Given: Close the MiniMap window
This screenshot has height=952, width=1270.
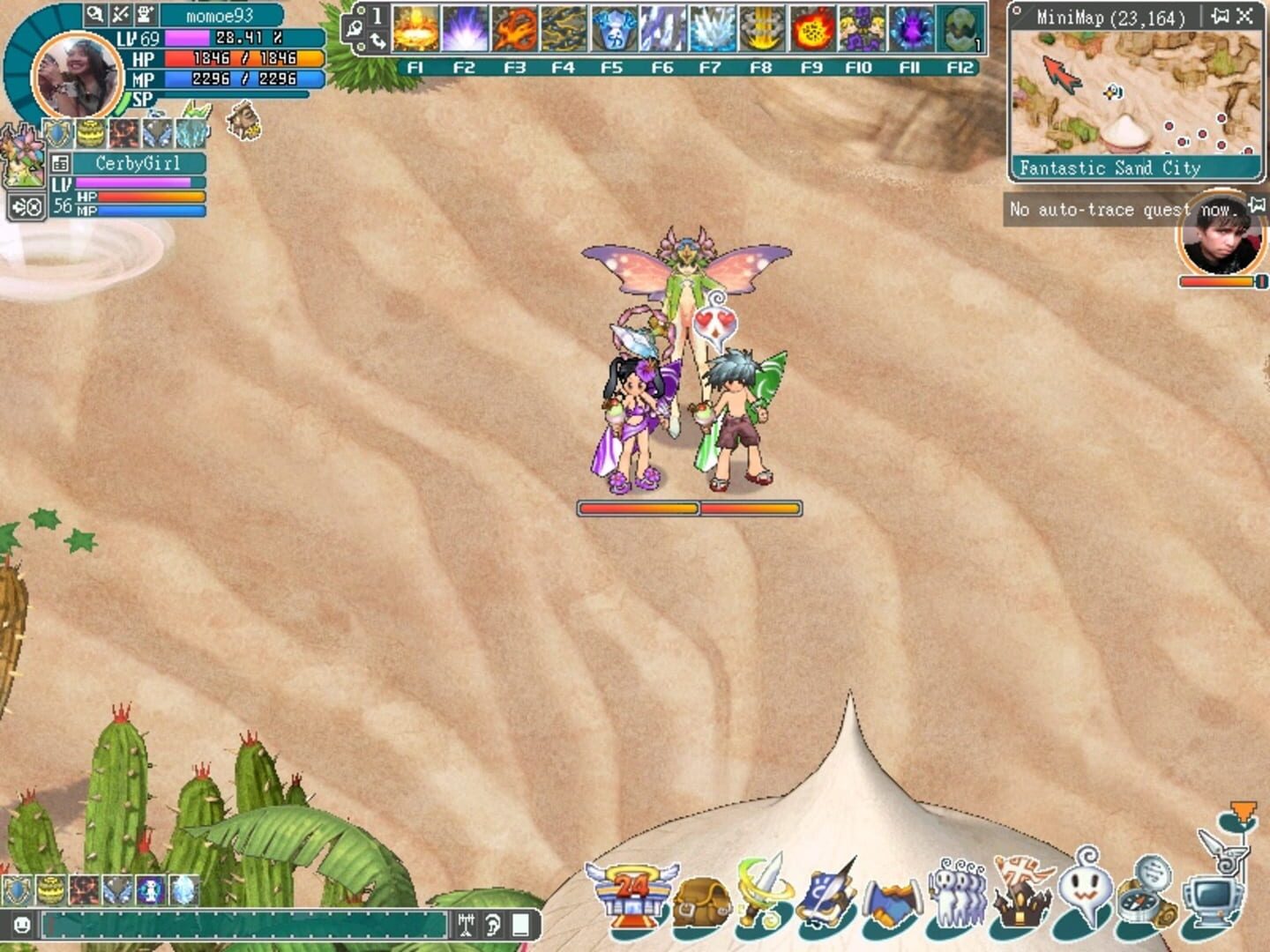Looking at the screenshot, I should 1244,16.
